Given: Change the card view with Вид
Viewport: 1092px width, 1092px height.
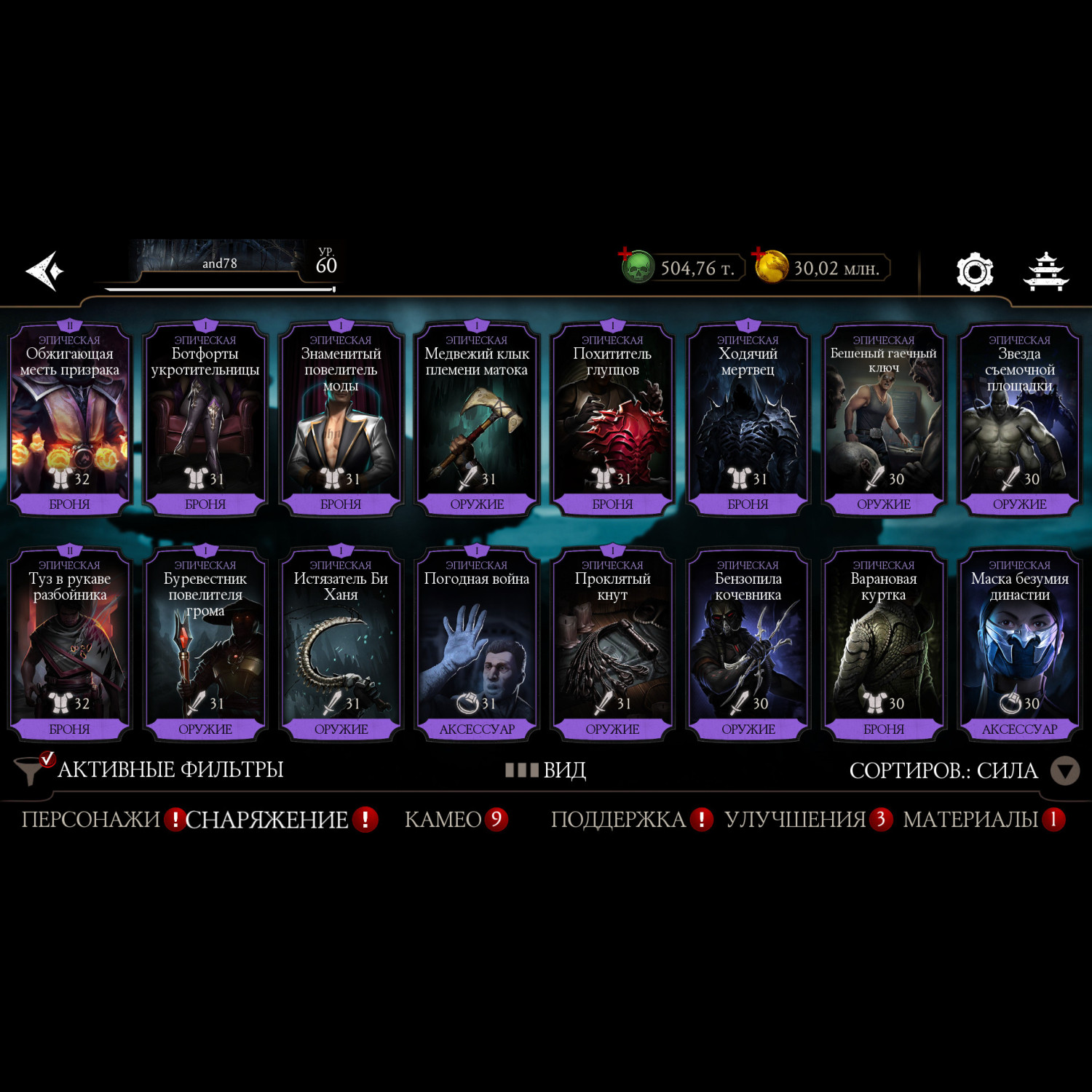Looking at the screenshot, I should 547,770.
